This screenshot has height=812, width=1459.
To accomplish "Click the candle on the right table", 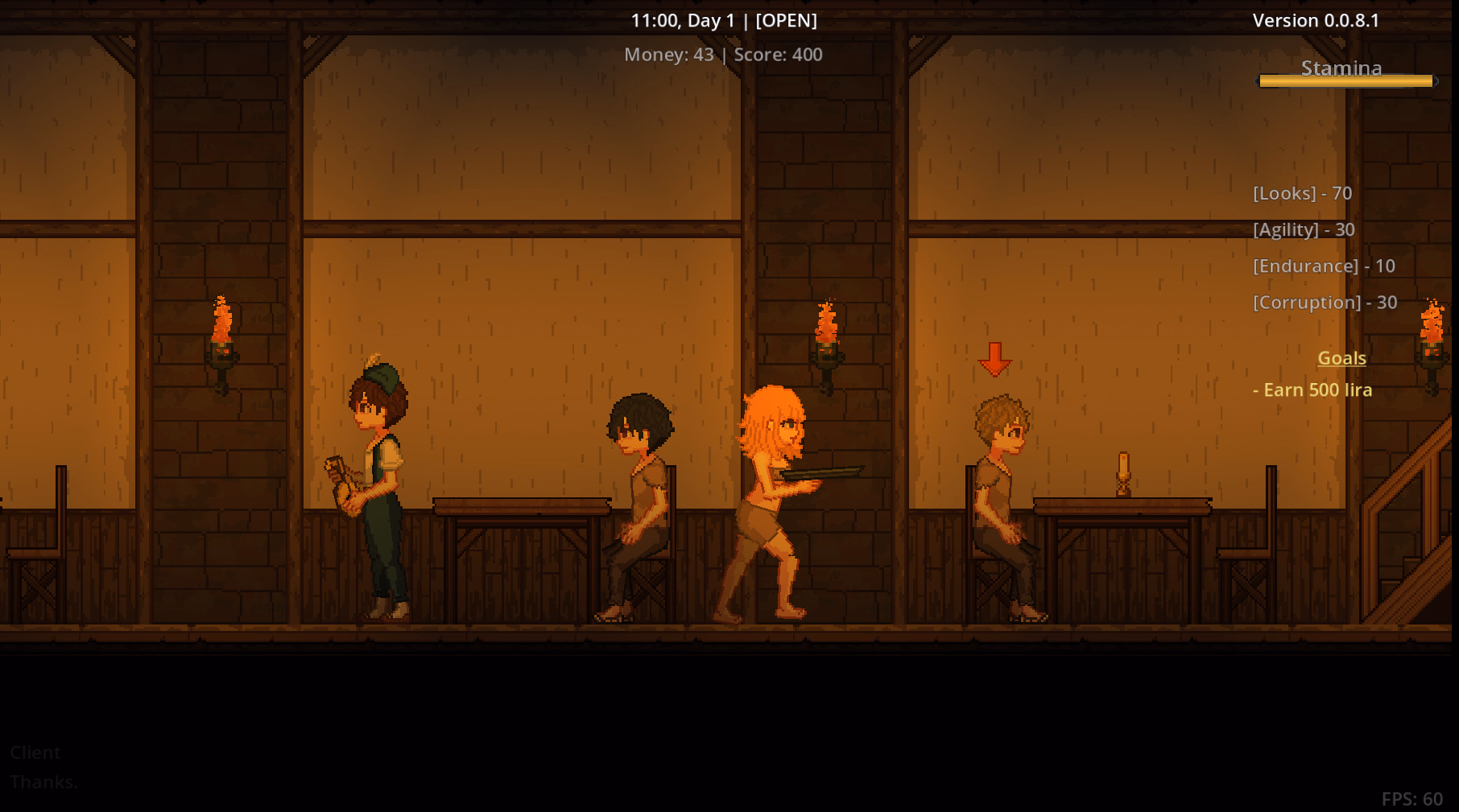I will [1126, 475].
